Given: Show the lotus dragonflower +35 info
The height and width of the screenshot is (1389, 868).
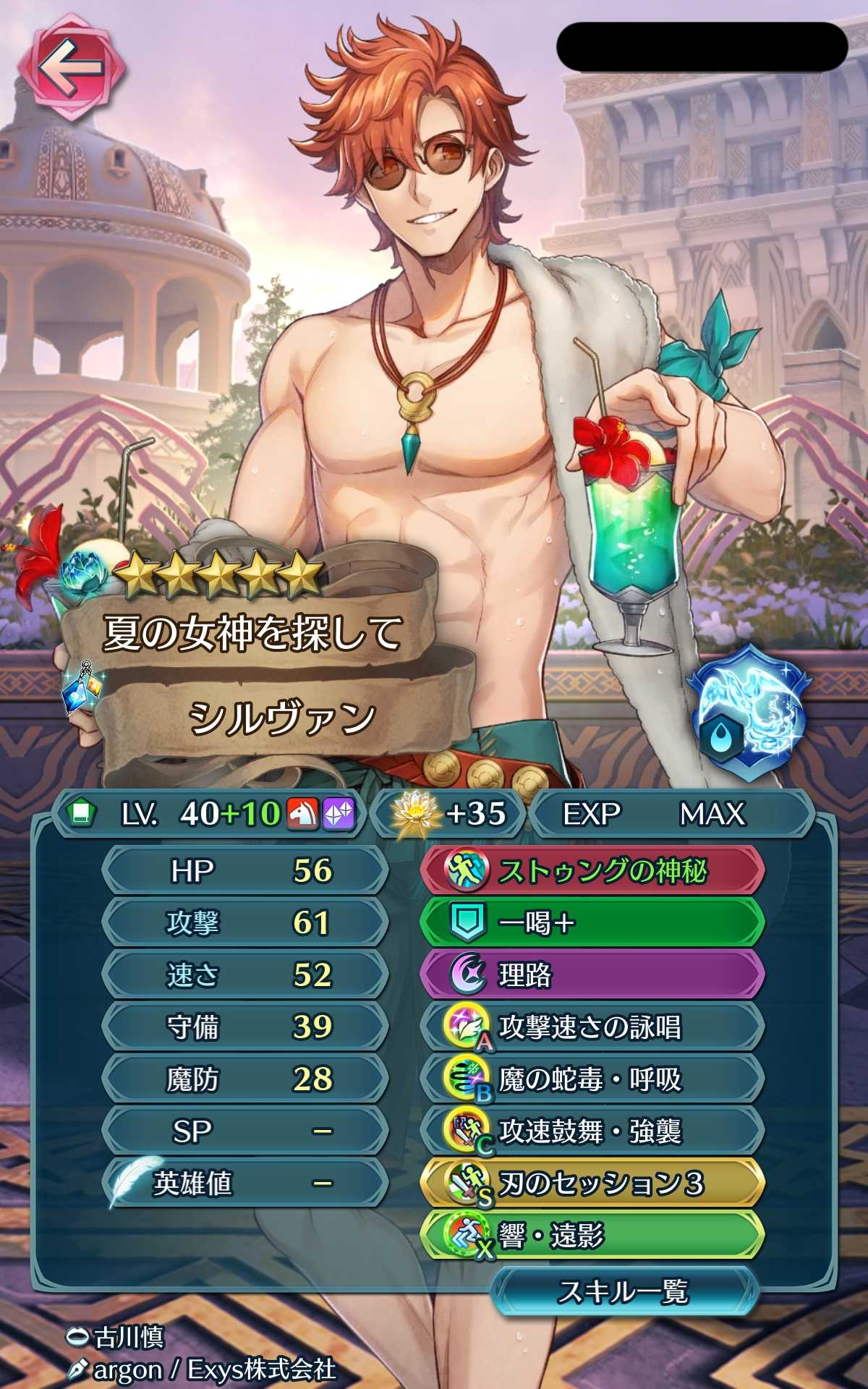Looking at the screenshot, I should coord(448,814).
